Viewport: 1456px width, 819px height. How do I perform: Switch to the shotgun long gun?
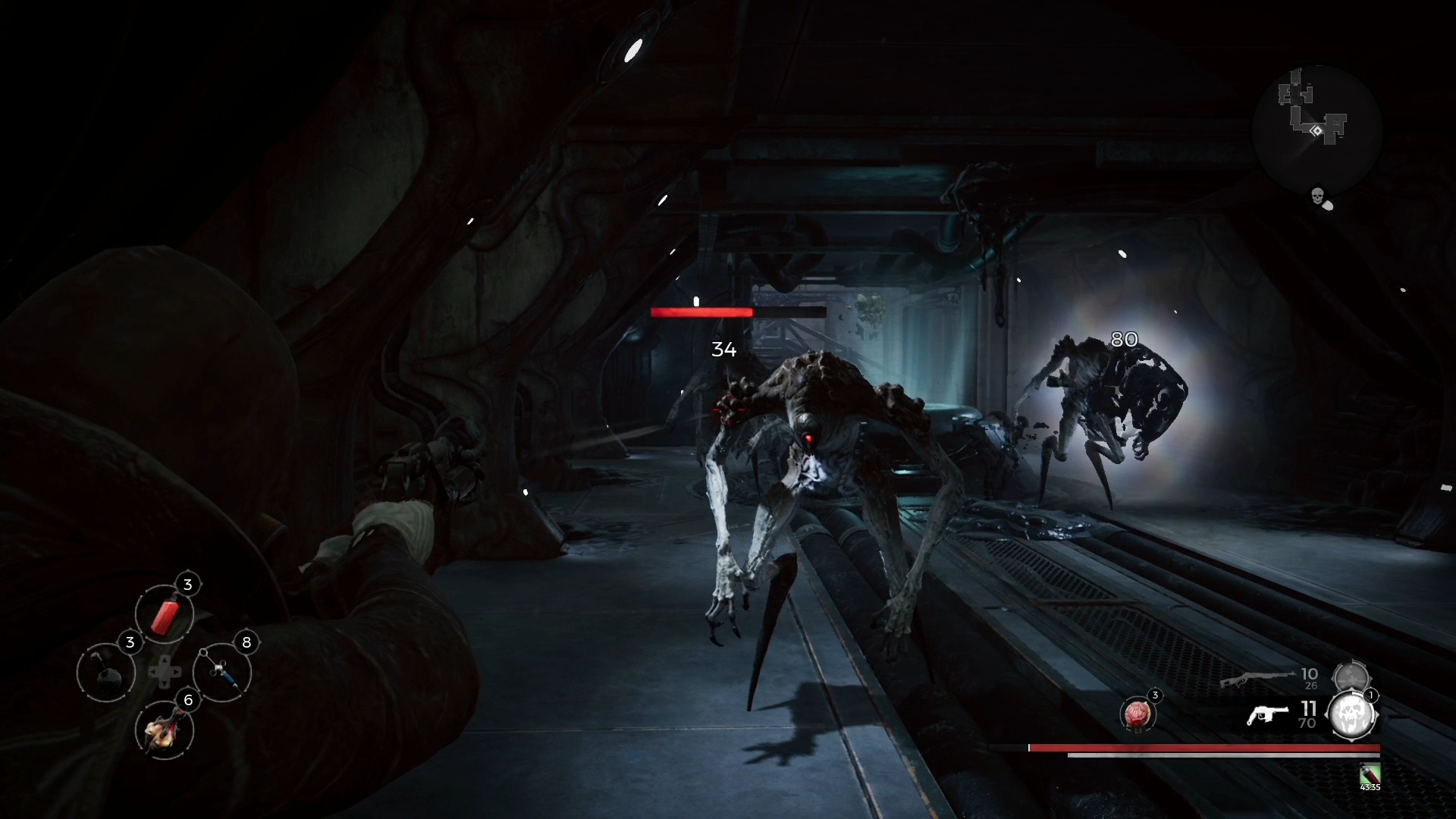1257,679
